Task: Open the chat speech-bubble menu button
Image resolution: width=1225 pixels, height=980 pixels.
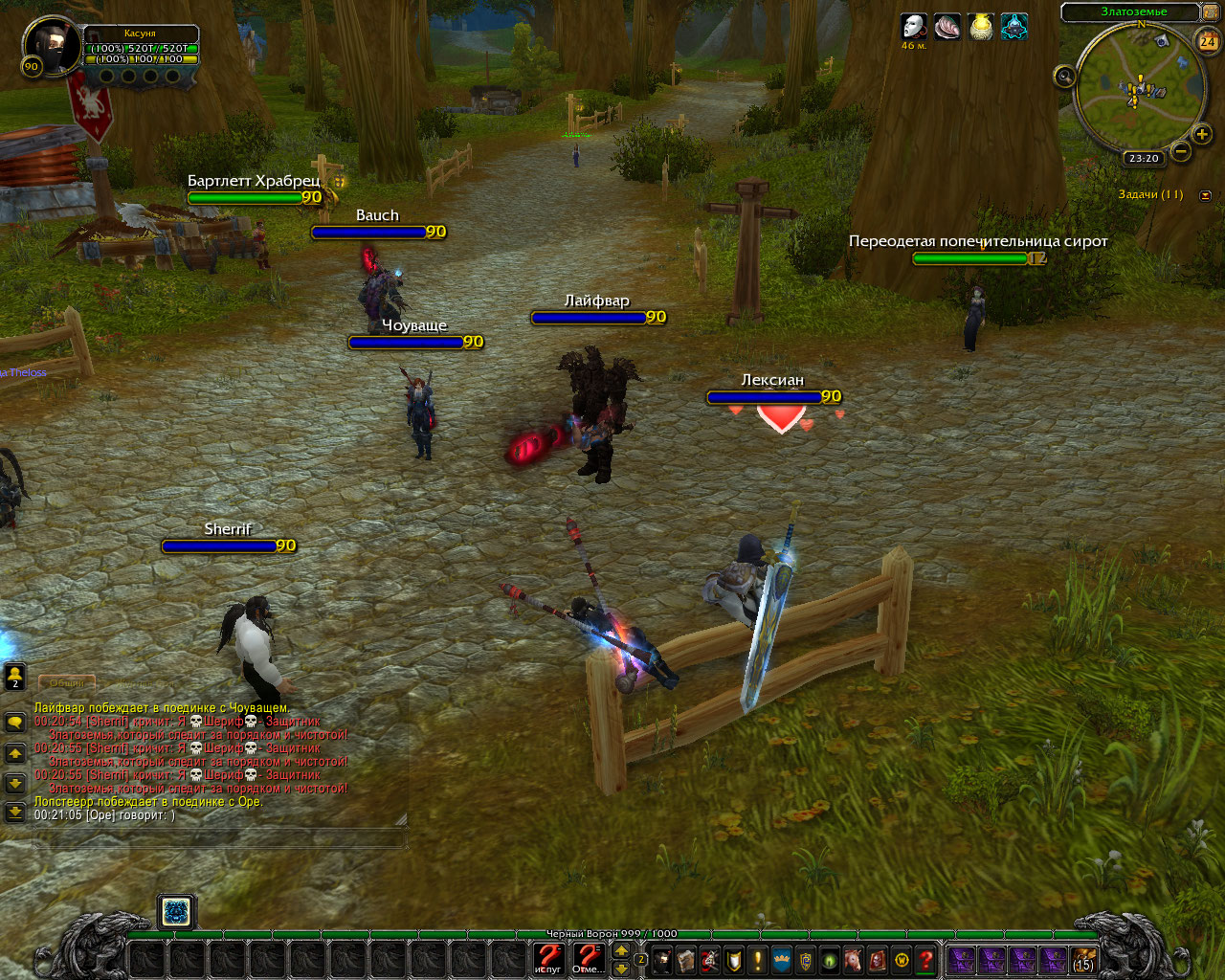Action: (x=15, y=723)
